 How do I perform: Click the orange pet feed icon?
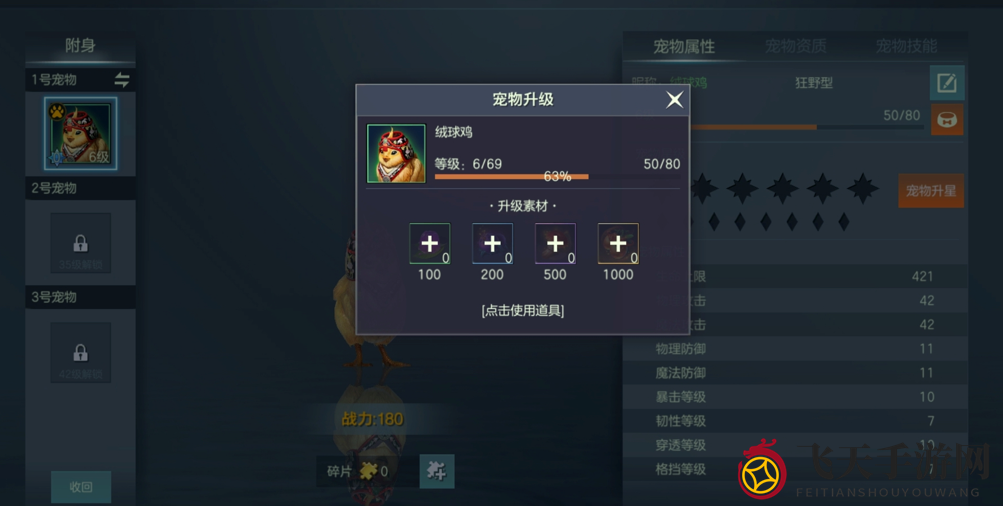point(946,120)
